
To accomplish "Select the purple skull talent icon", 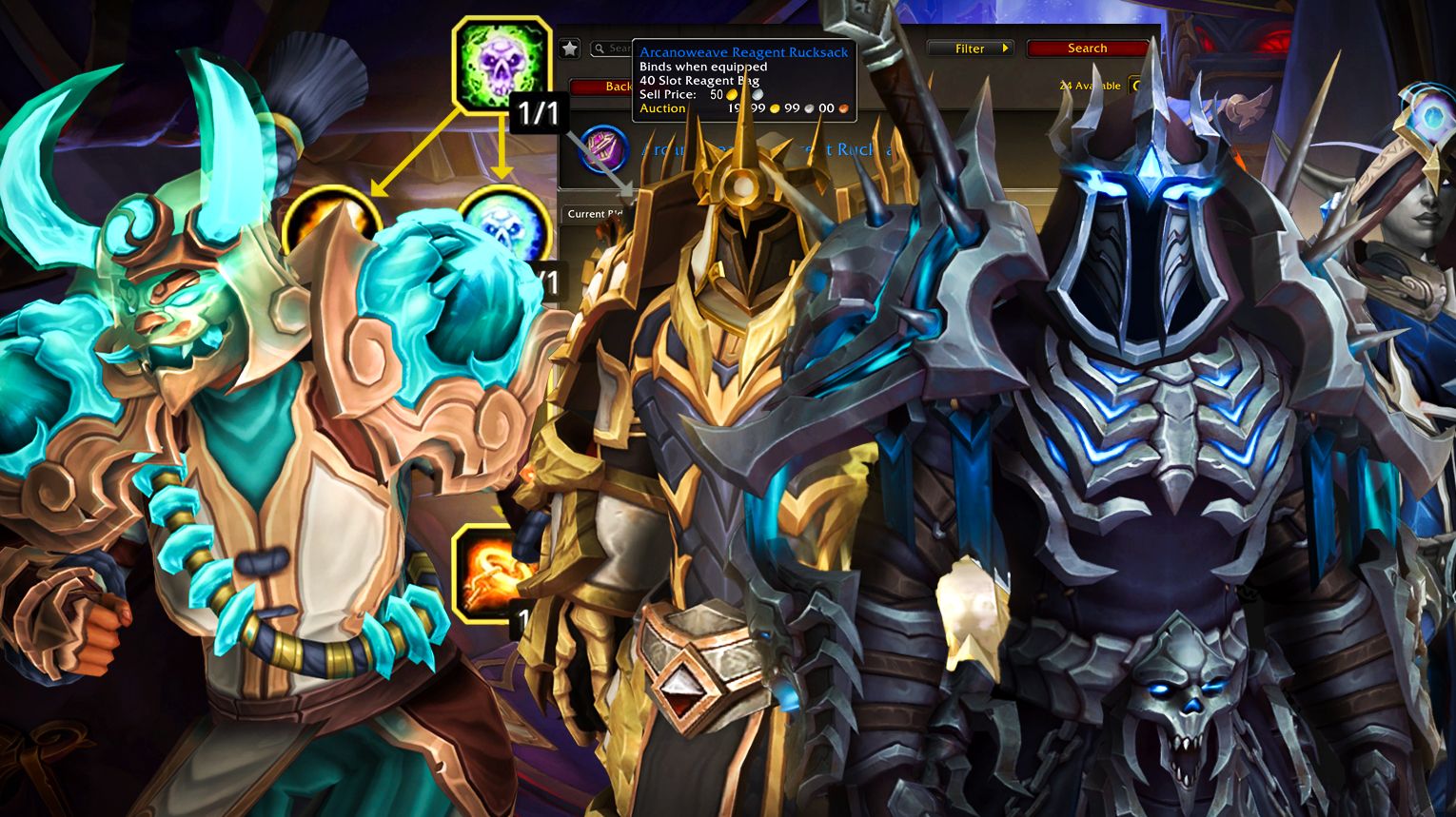I will [502, 60].
